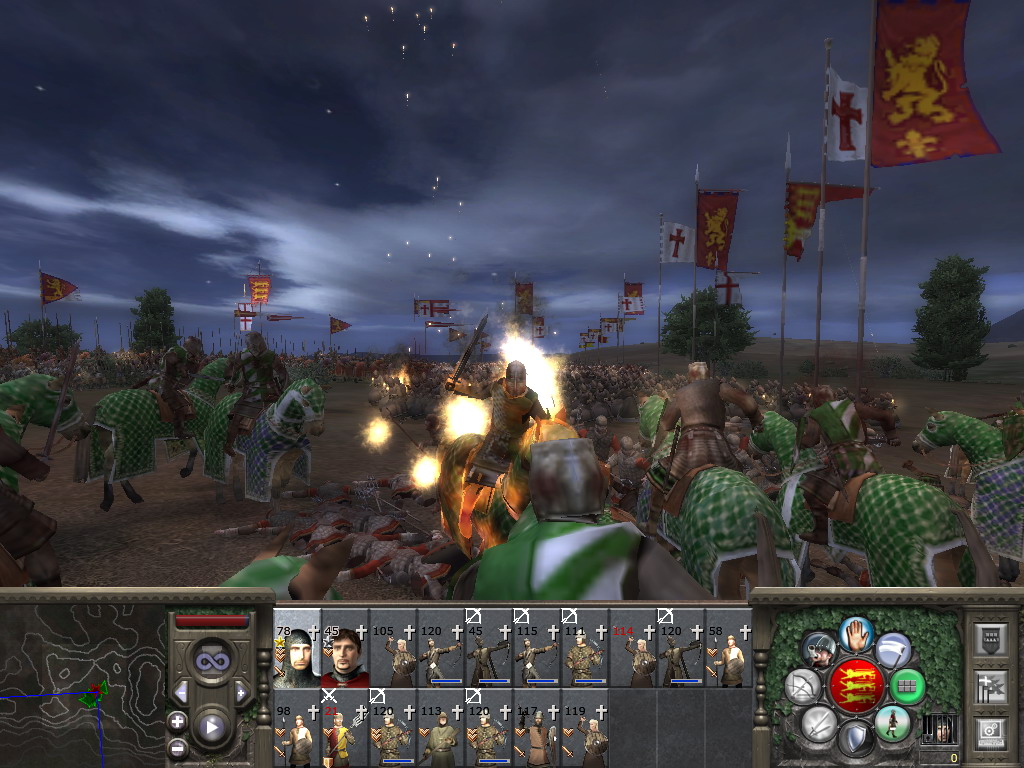This screenshot has height=768, width=1024.
Task: Toggle the shield guard mode button
Action: (x=855, y=740)
